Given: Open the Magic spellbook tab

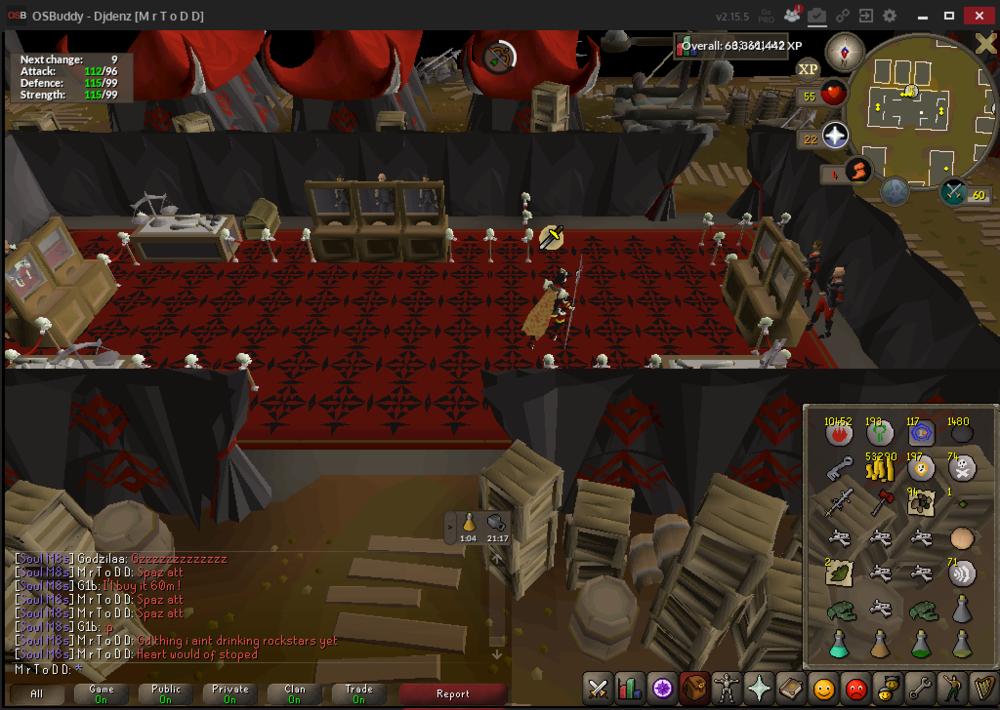Looking at the screenshot, I should pos(791,689).
